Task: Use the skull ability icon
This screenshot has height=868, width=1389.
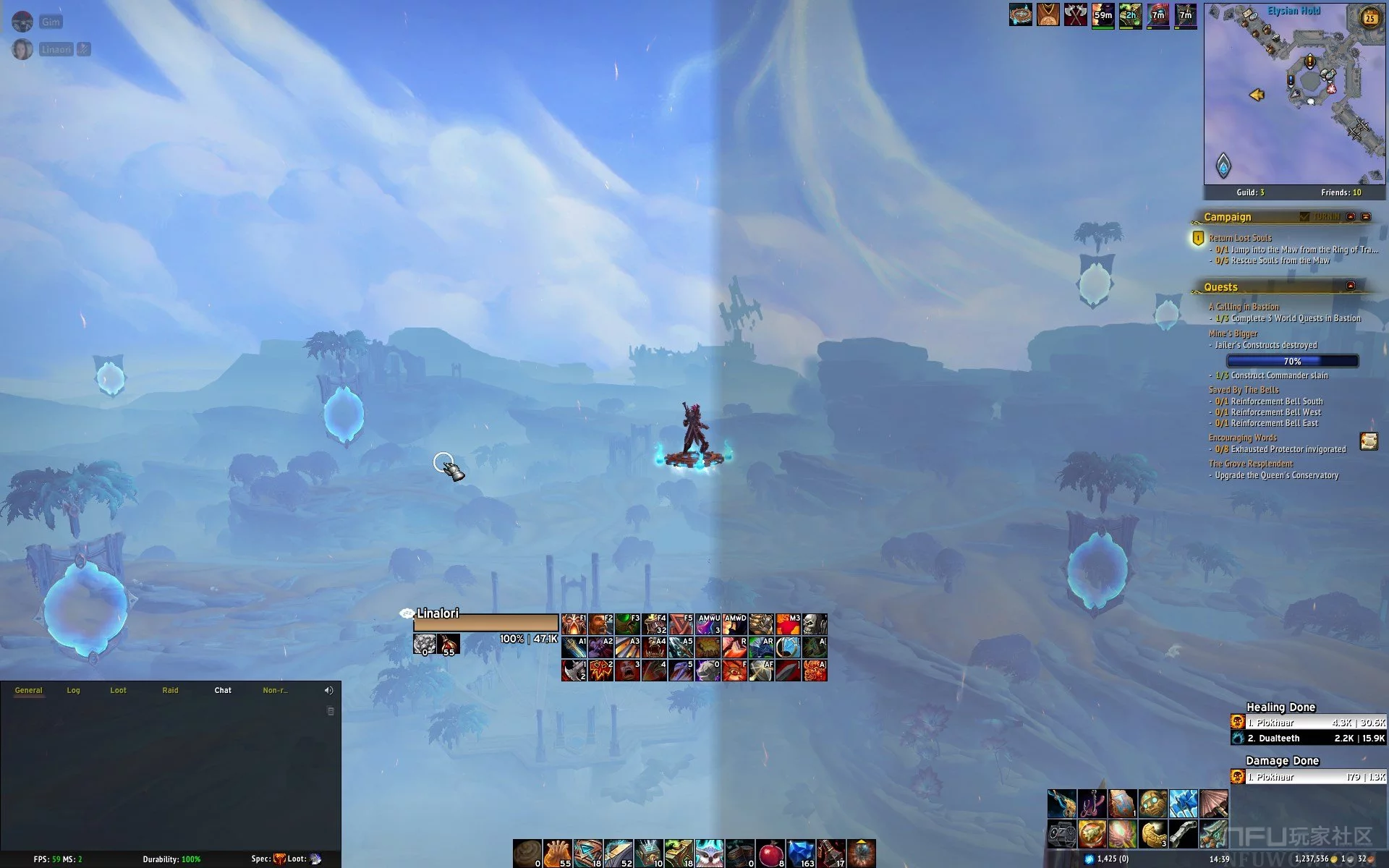Action: [x=815, y=624]
